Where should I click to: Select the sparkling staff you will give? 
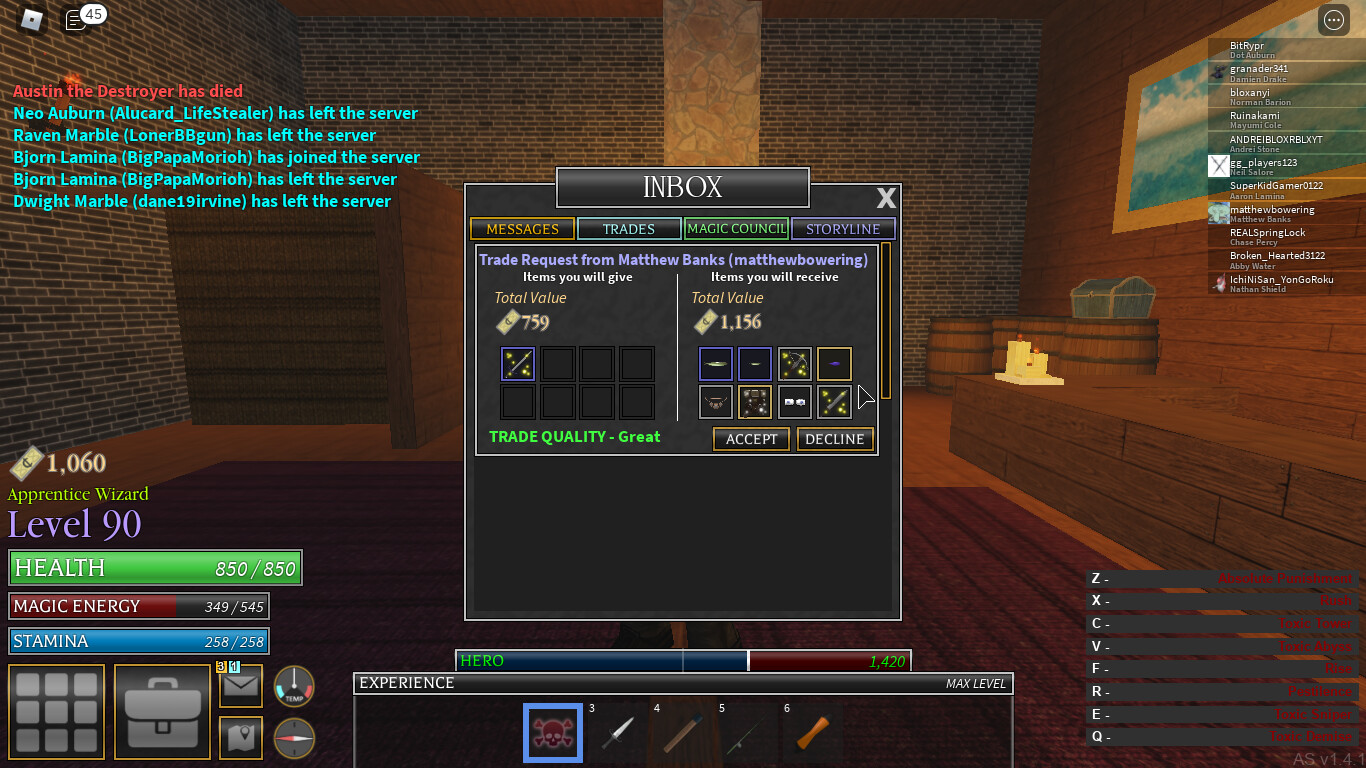(x=518, y=364)
